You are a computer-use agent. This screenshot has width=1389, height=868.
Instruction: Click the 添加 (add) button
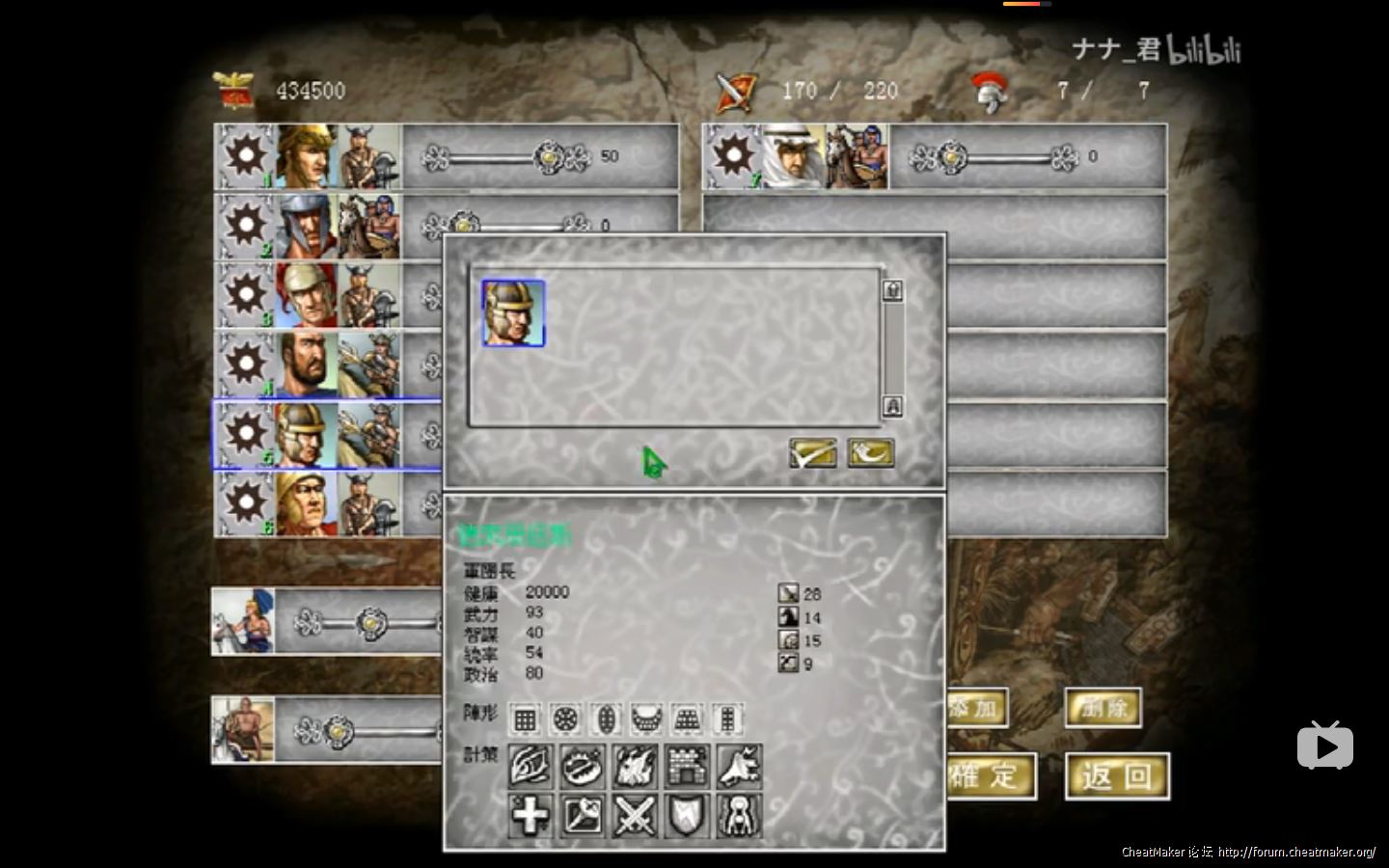tap(976, 709)
